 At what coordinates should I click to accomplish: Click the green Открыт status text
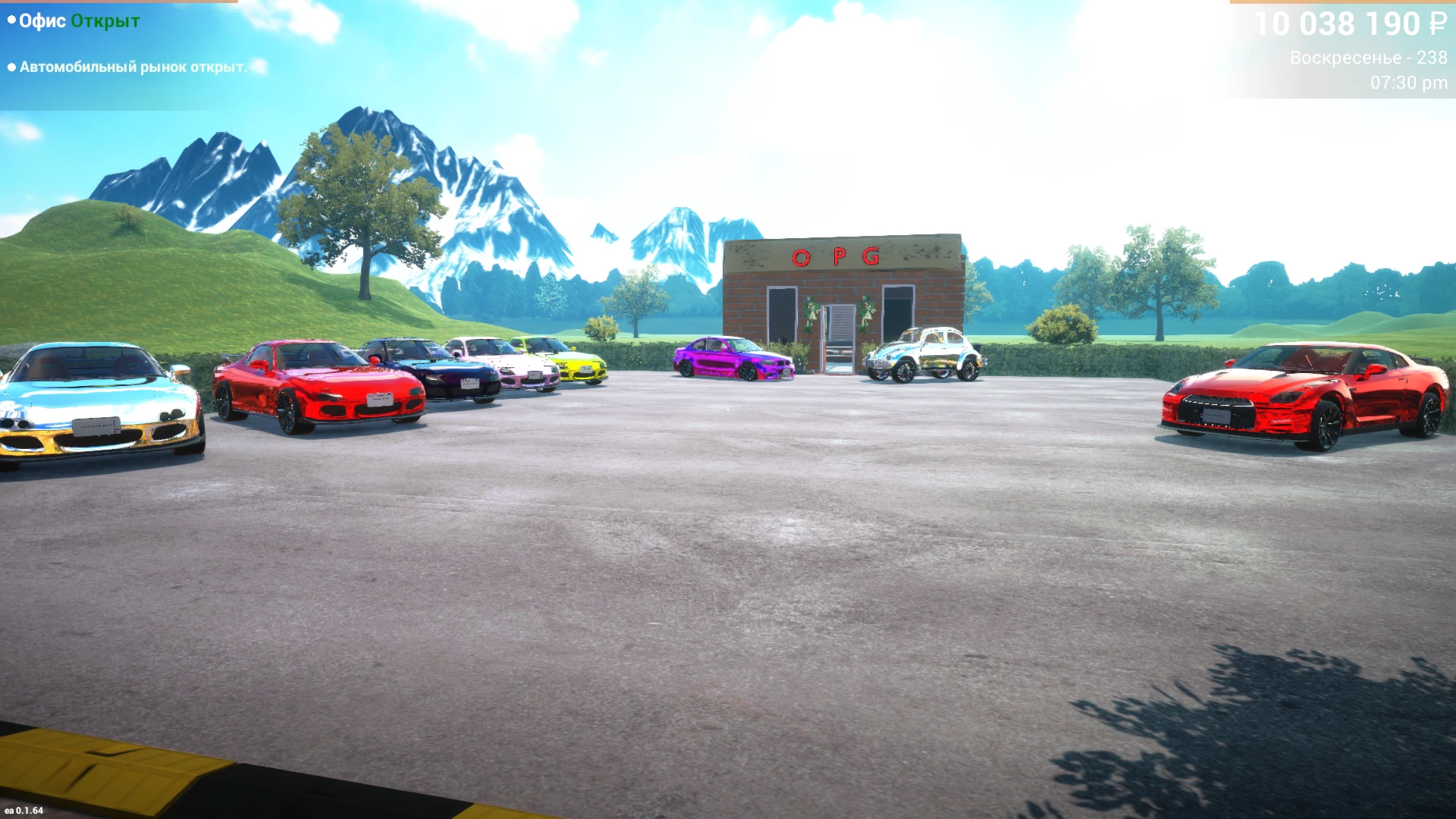point(104,20)
